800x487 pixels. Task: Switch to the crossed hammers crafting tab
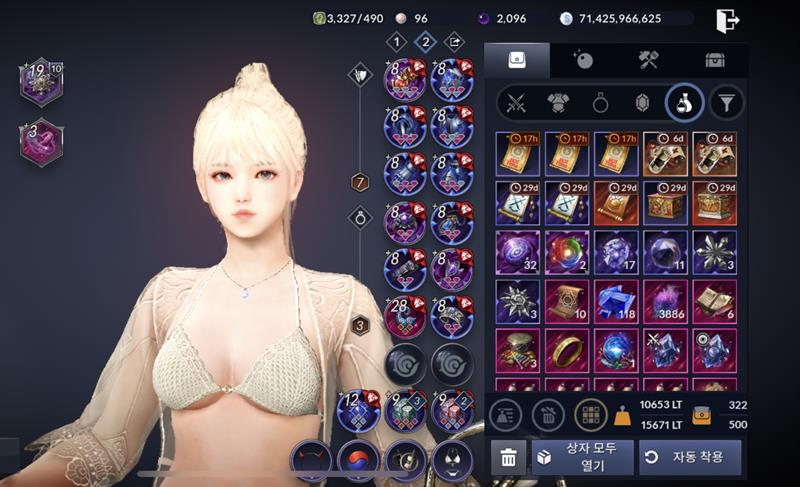(x=648, y=60)
